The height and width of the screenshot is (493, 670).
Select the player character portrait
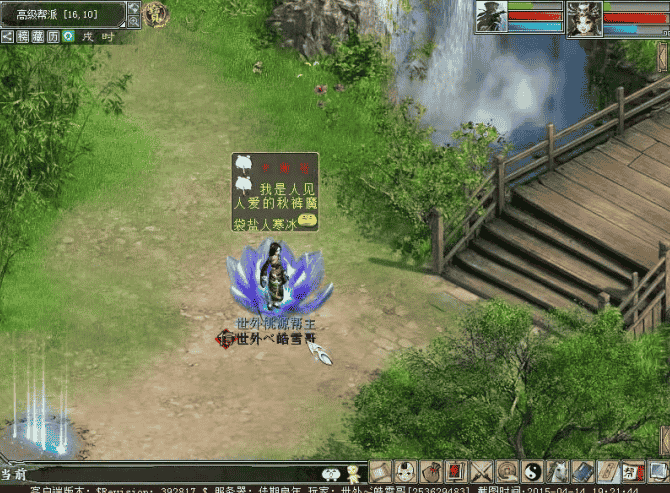point(583,17)
